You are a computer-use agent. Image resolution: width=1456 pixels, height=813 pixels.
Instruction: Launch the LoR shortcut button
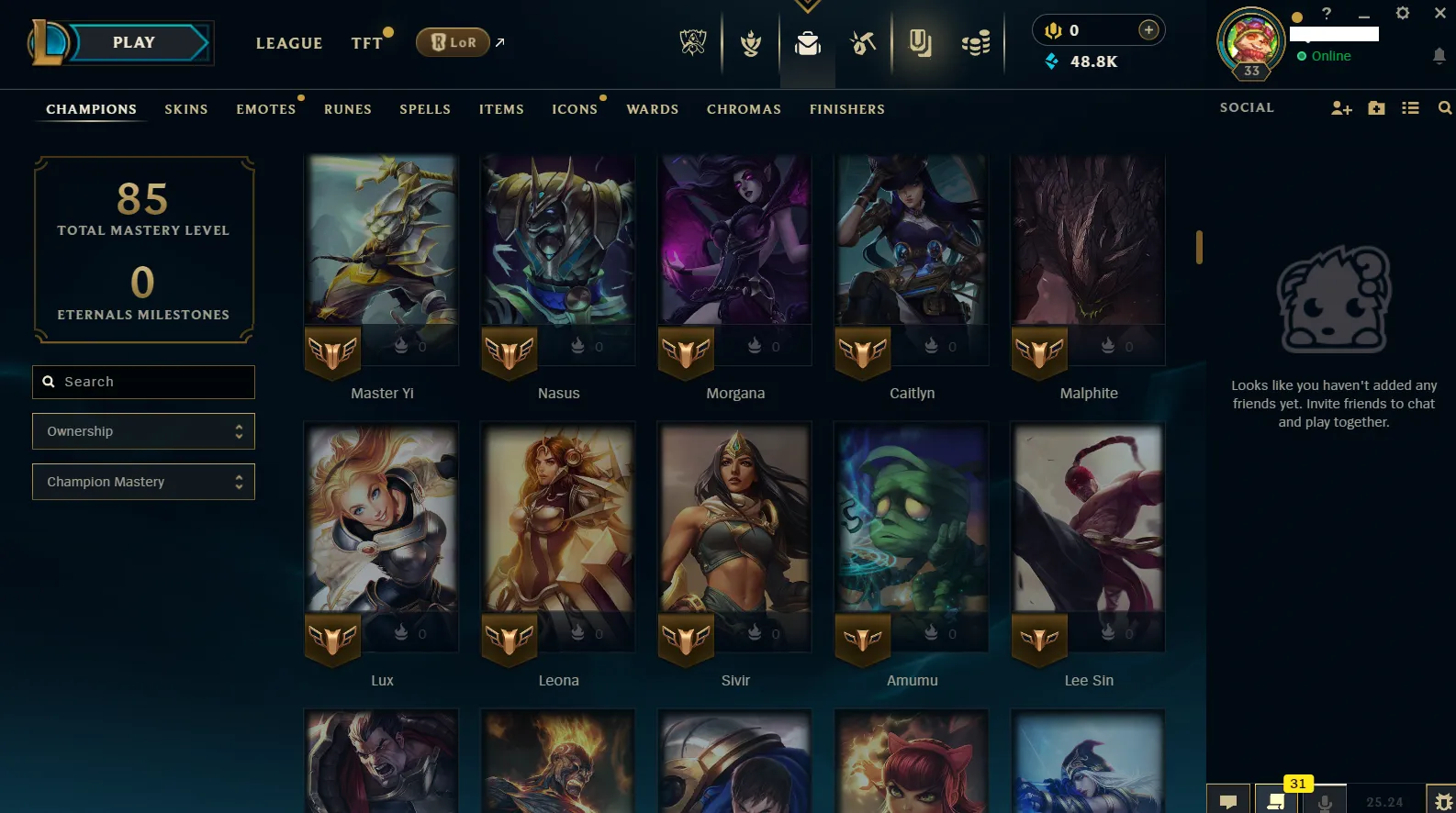coord(453,42)
